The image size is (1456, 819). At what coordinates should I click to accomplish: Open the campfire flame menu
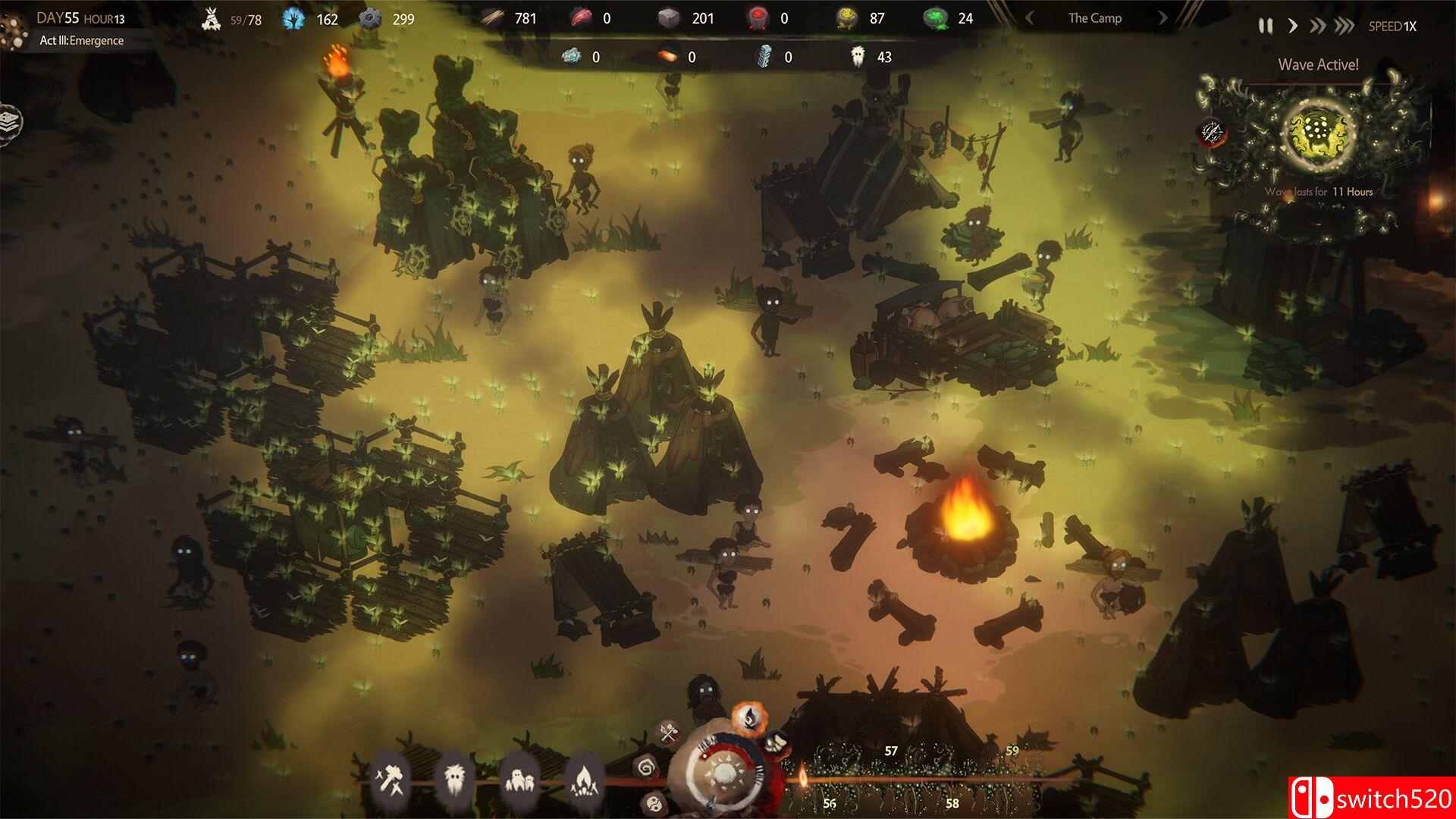pos(583,778)
